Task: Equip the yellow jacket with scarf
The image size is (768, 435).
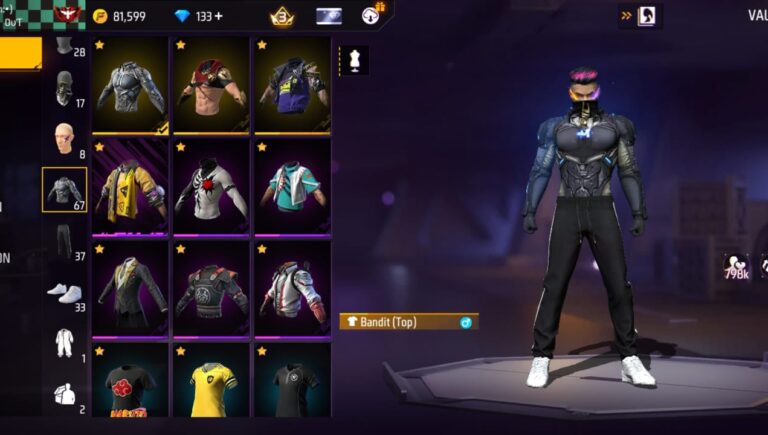Action: click(x=131, y=186)
